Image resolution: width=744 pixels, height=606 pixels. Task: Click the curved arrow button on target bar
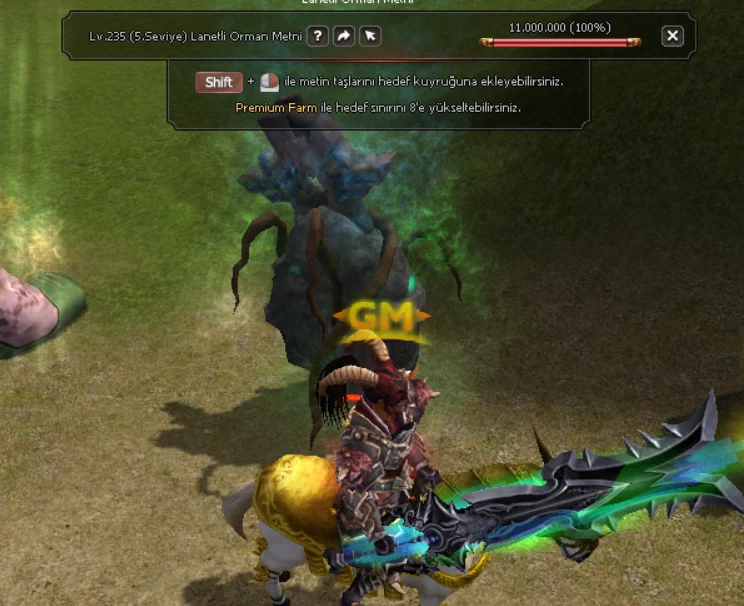[344, 36]
